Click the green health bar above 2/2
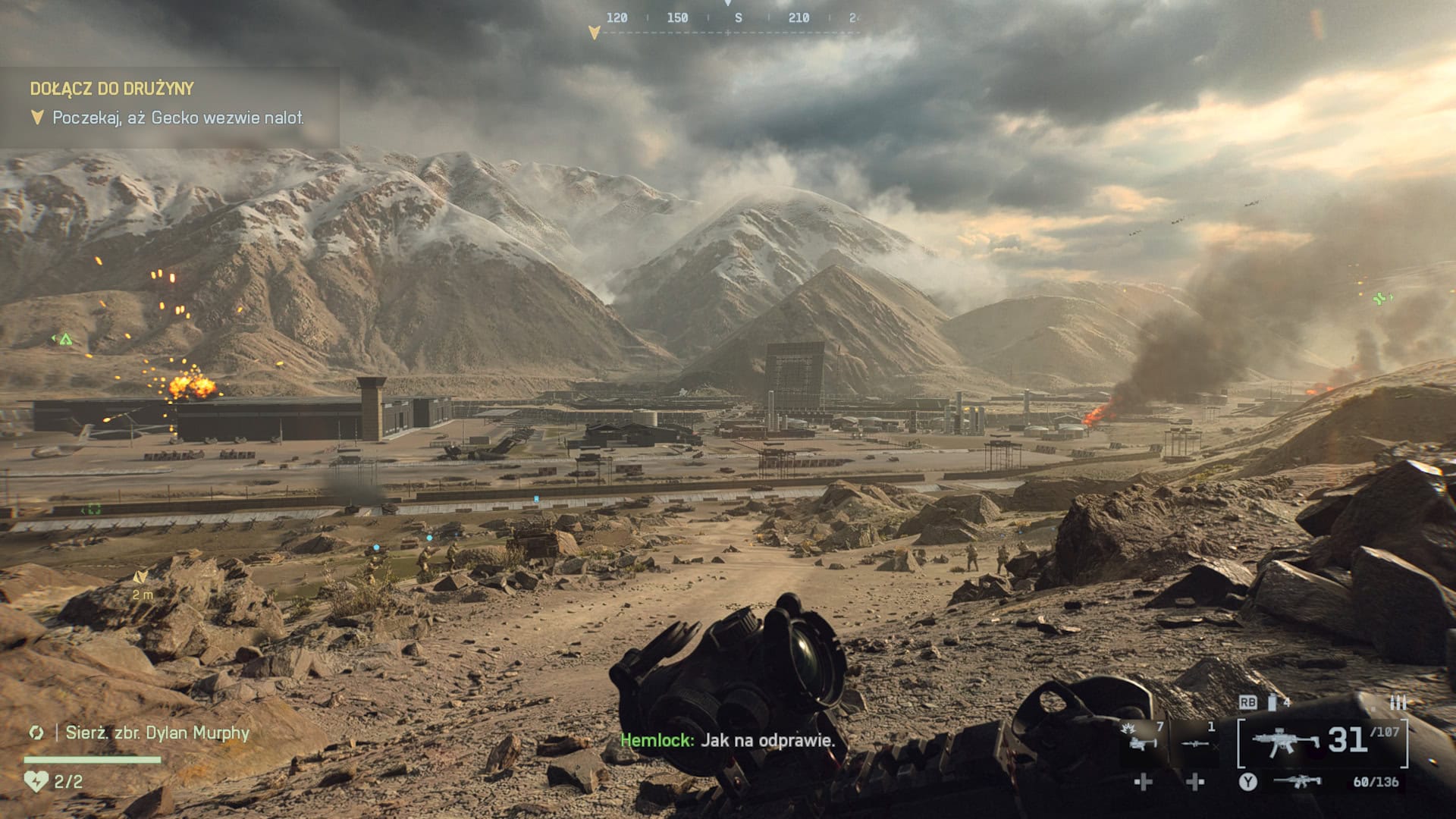The height and width of the screenshot is (819, 1456). [92, 759]
